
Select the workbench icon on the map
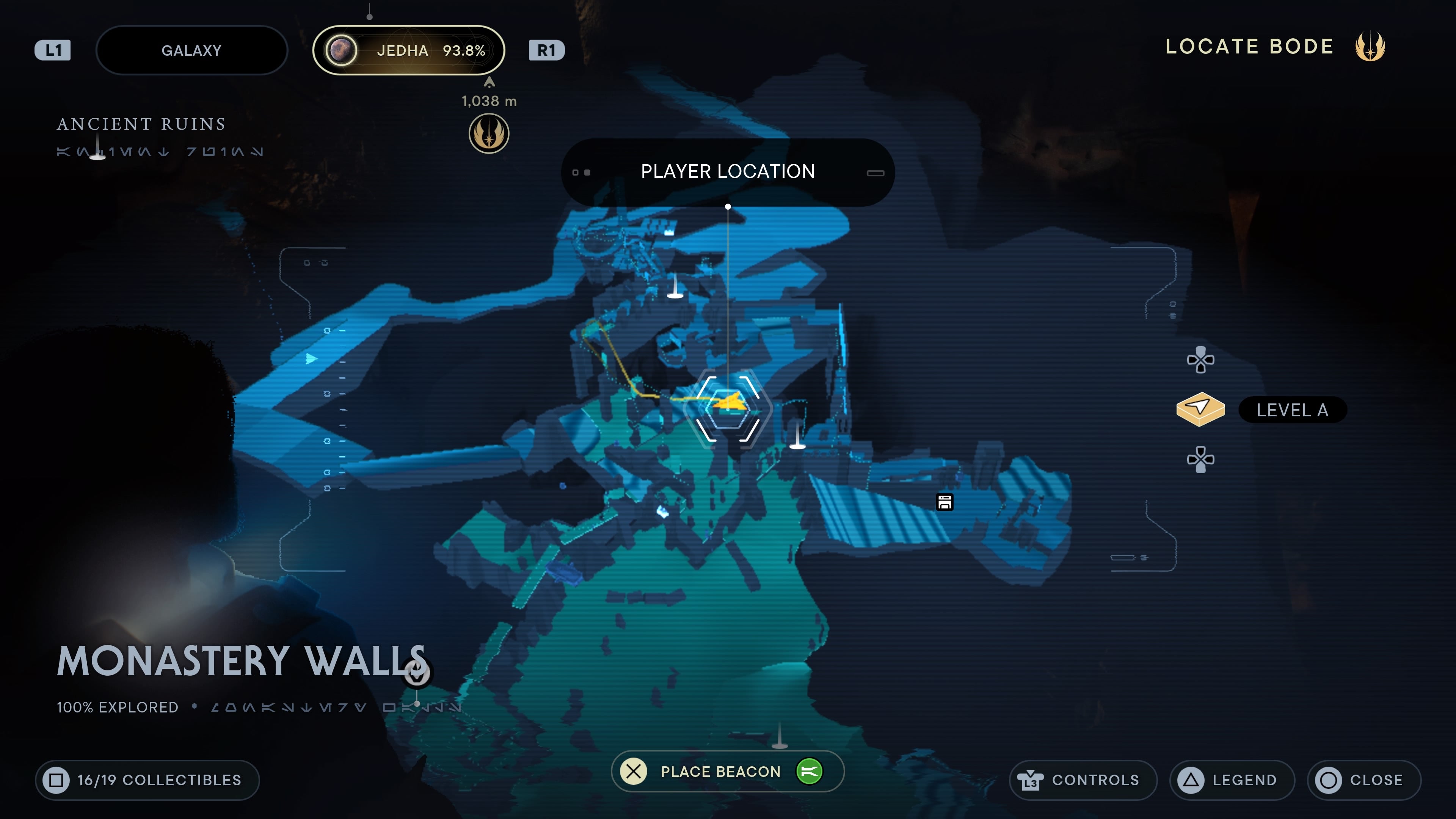tap(945, 502)
